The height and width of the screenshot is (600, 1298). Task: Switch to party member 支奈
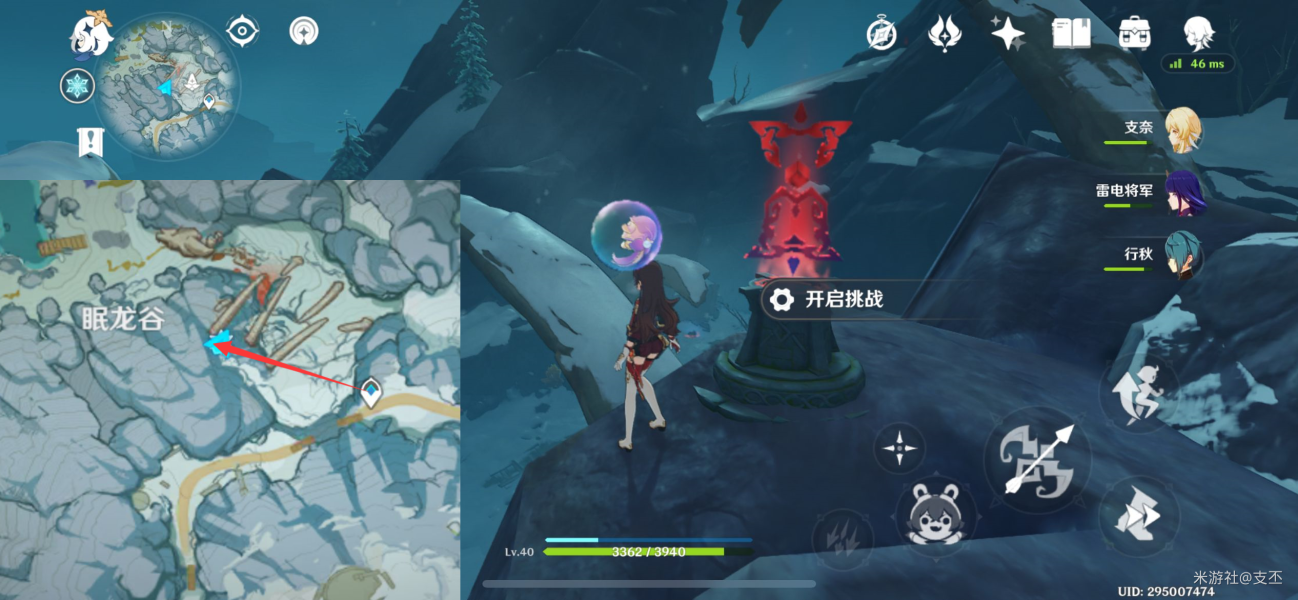click(x=1181, y=131)
